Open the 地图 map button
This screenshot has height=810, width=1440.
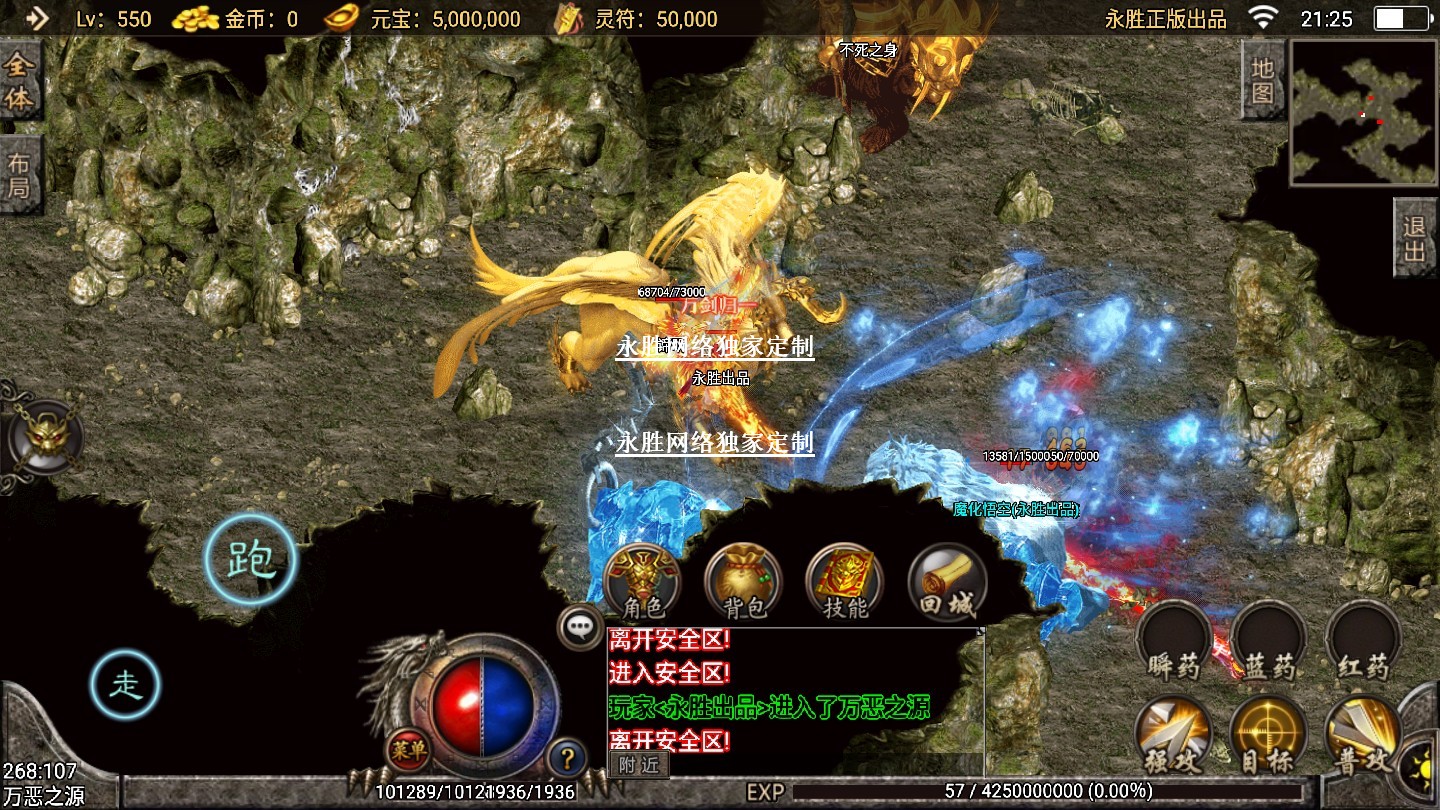coord(1262,80)
